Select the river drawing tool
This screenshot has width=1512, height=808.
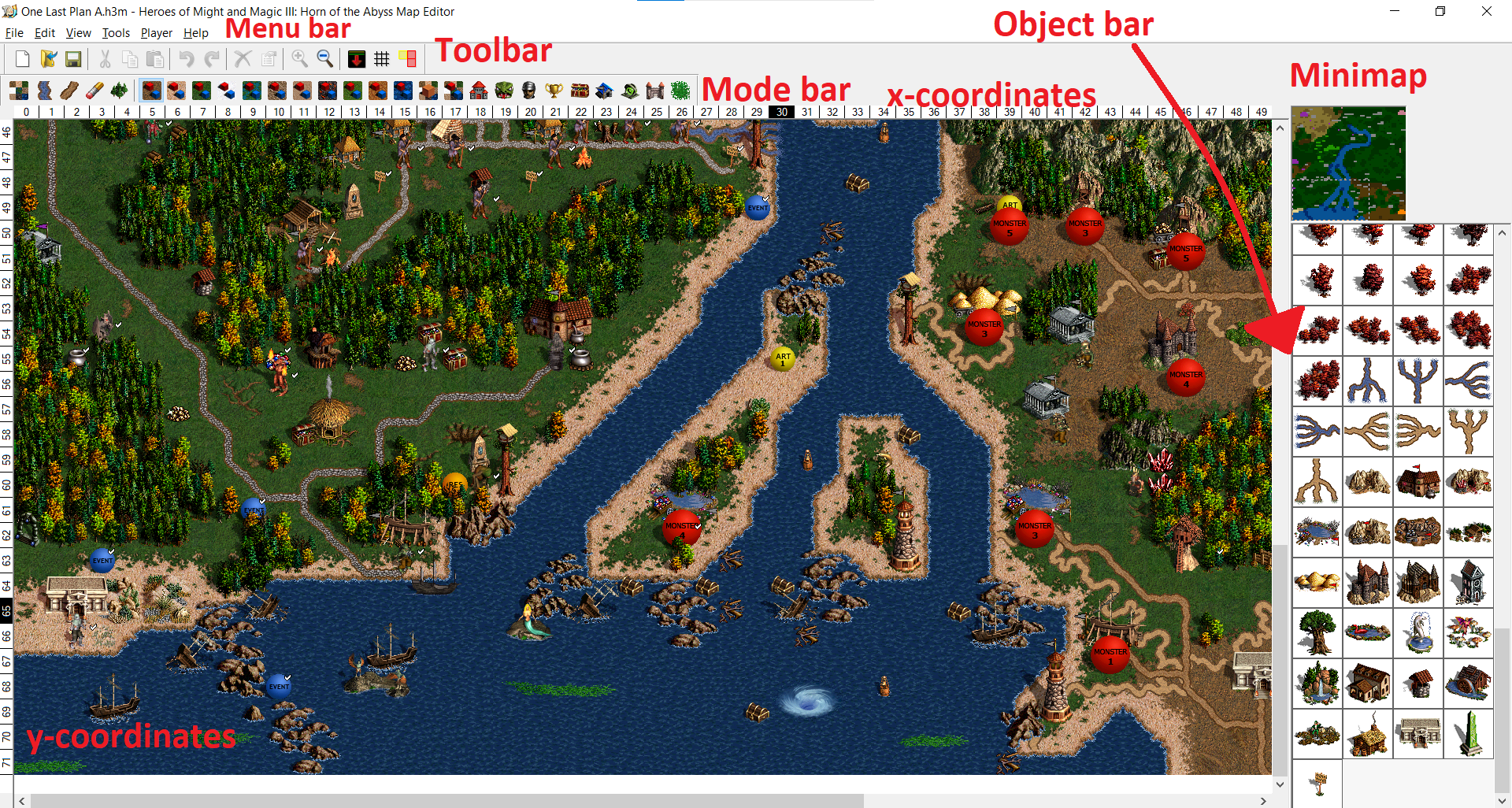[44, 91]
